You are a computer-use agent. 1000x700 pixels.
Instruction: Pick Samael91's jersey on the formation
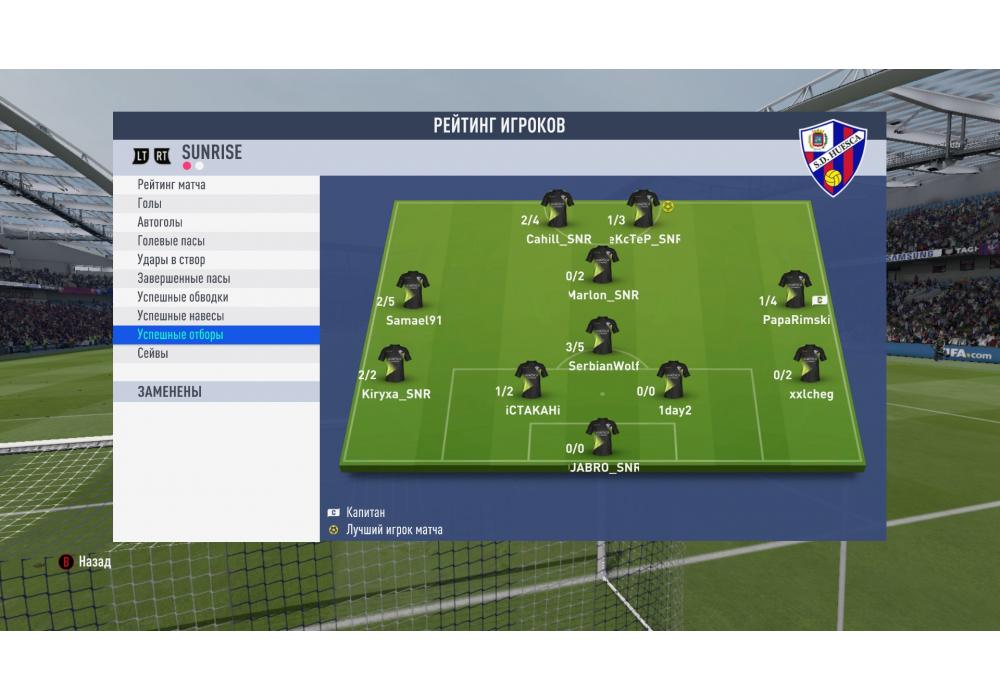pyautogui.click(x=412, y=289)
